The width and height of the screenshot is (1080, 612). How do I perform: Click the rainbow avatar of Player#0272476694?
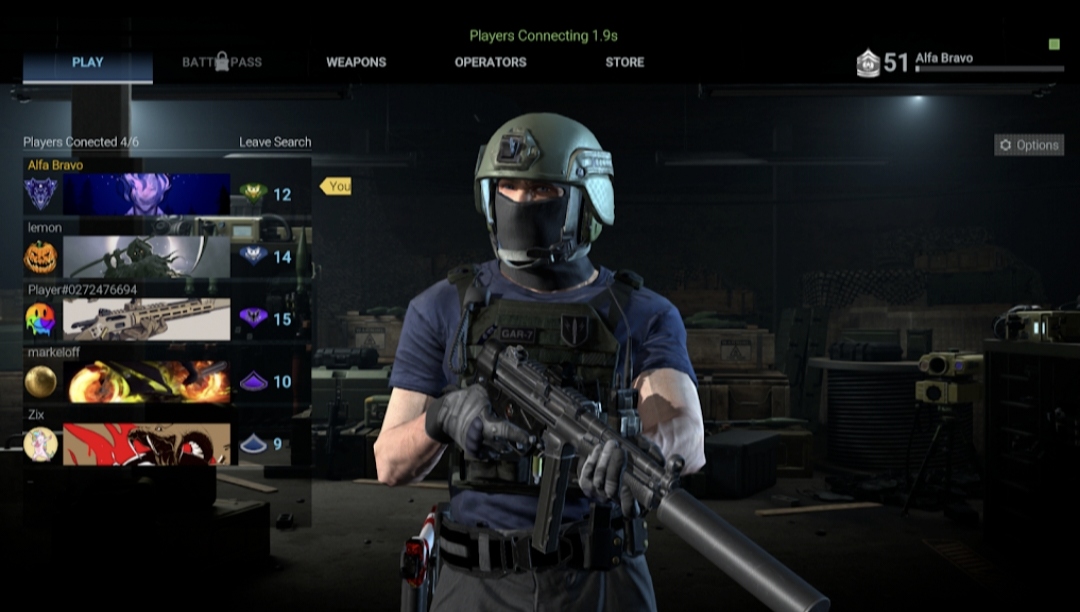click(41, 319)
